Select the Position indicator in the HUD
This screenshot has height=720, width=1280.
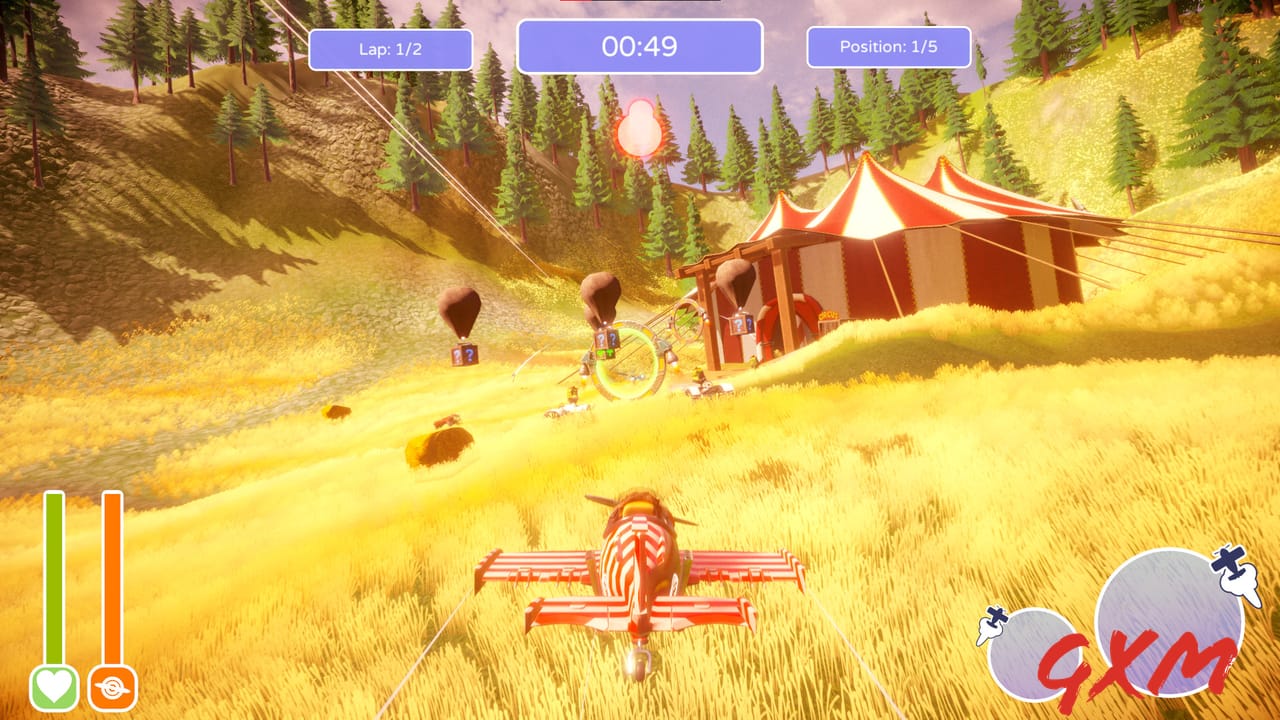888,45
